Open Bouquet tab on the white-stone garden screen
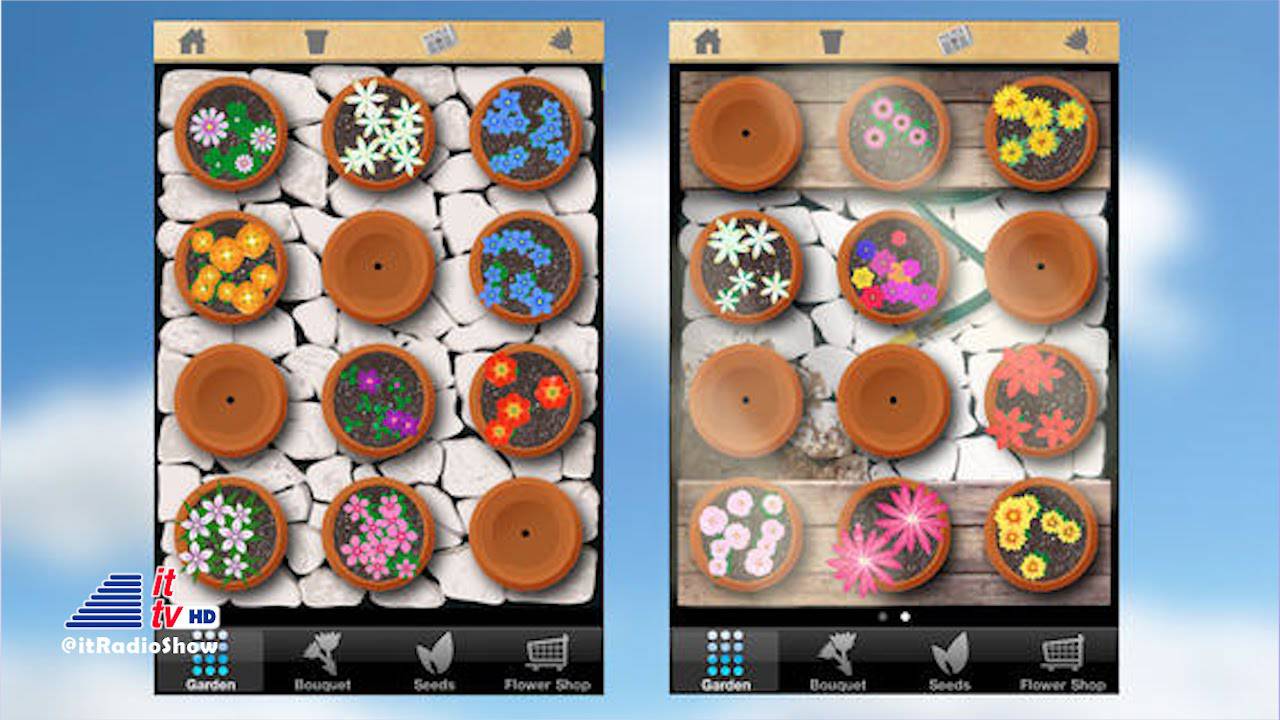 point(322,661)
